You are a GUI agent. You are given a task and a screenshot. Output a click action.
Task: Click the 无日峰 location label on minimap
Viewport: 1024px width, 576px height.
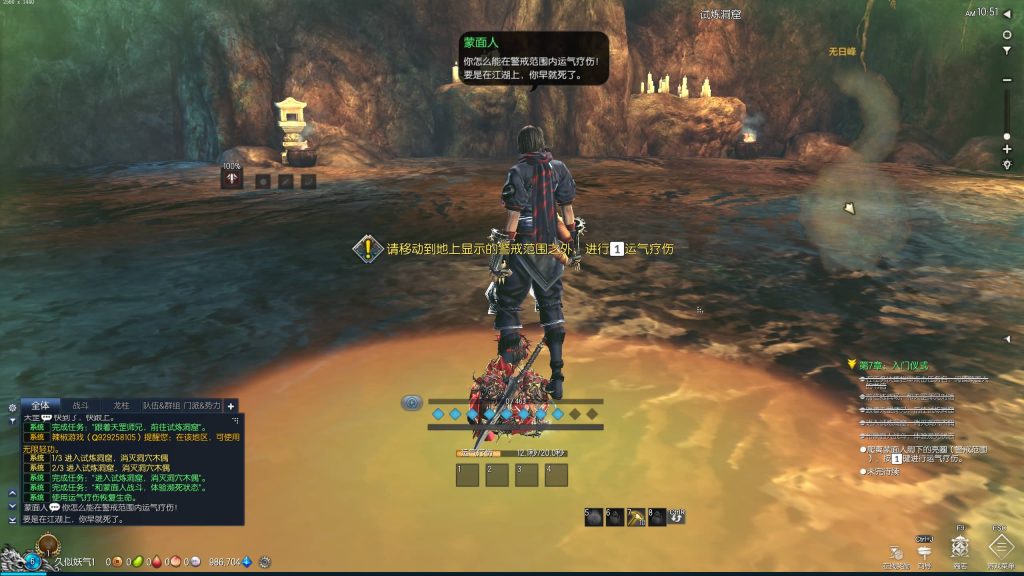click(x=843, y=50)
